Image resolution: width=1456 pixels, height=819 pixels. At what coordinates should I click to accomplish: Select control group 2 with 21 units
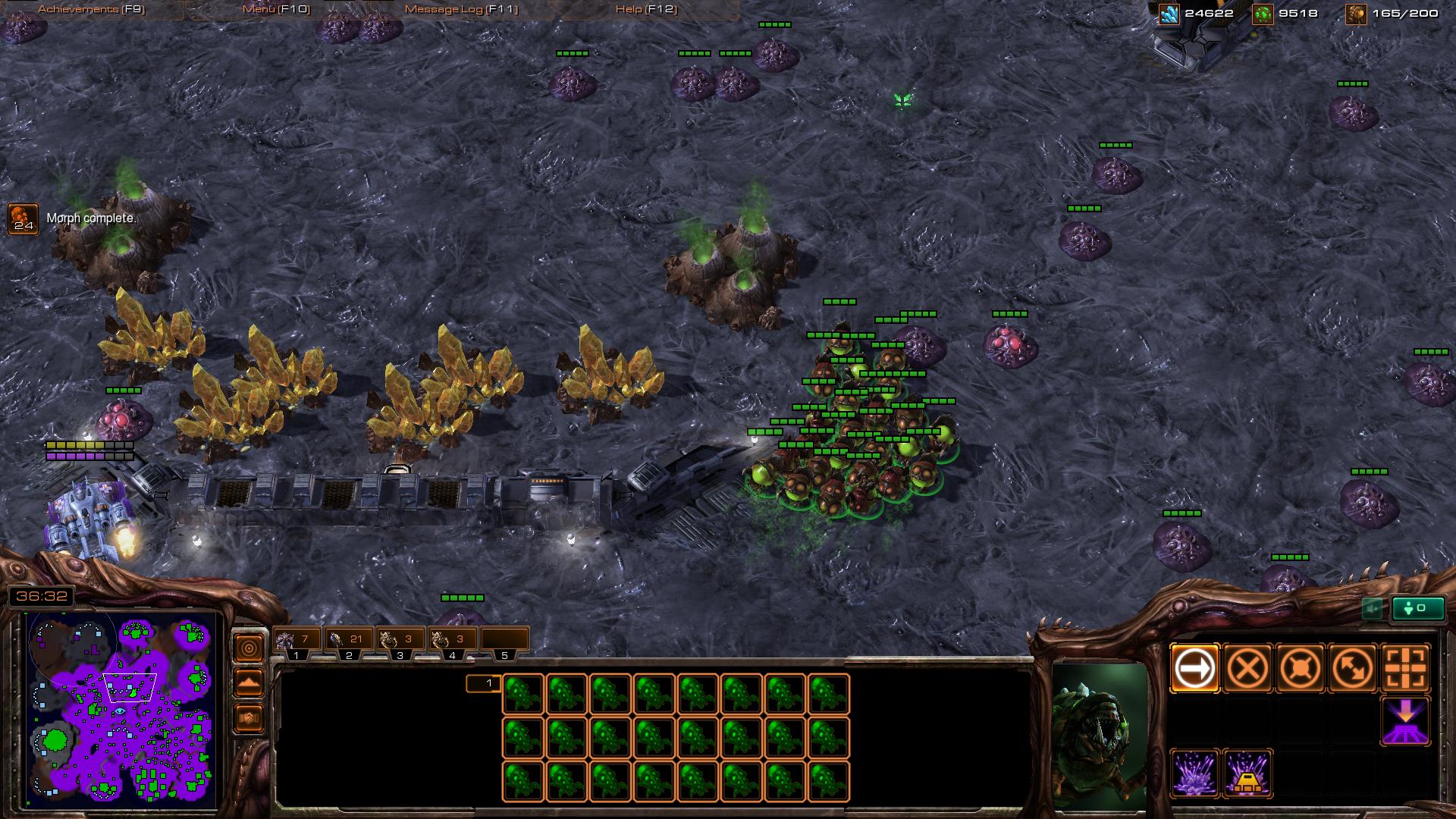348,641
